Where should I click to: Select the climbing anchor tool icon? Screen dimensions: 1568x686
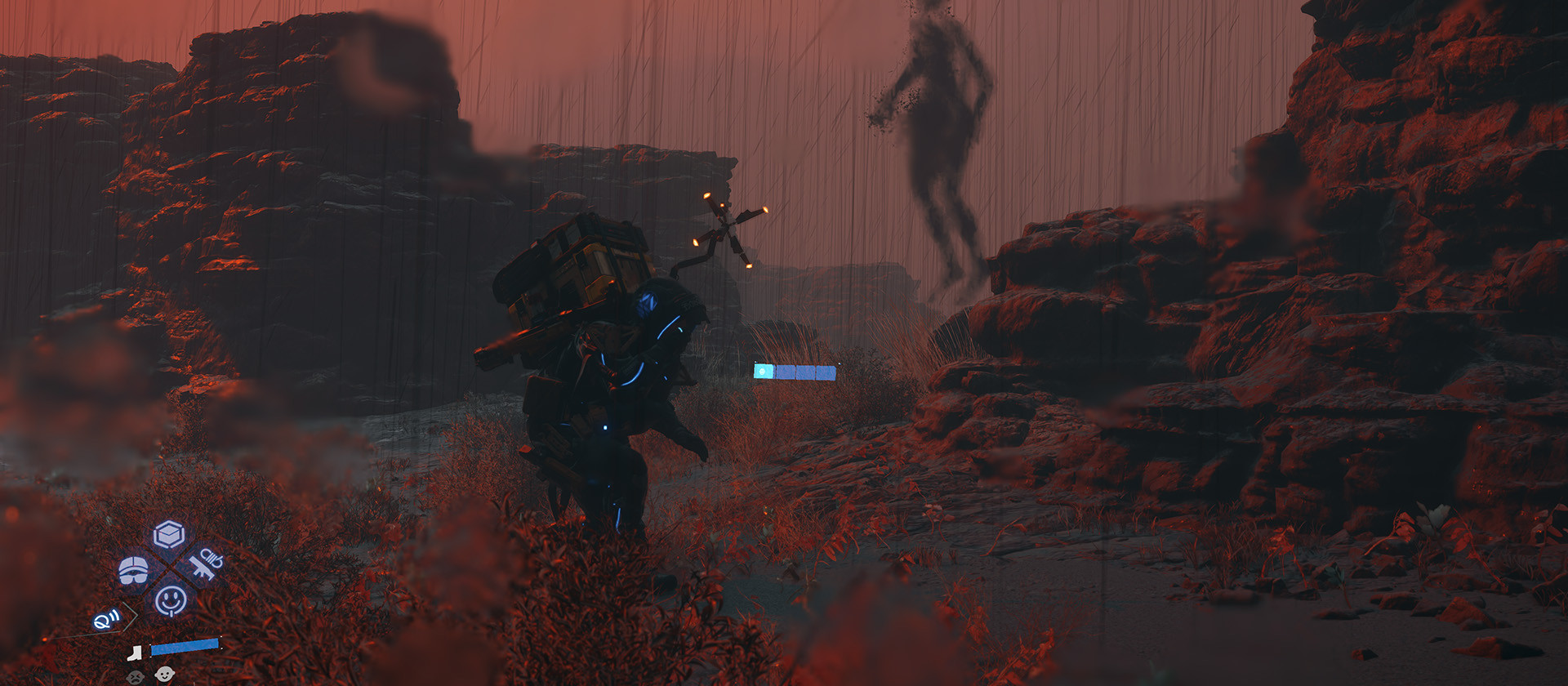coord(205,566)
